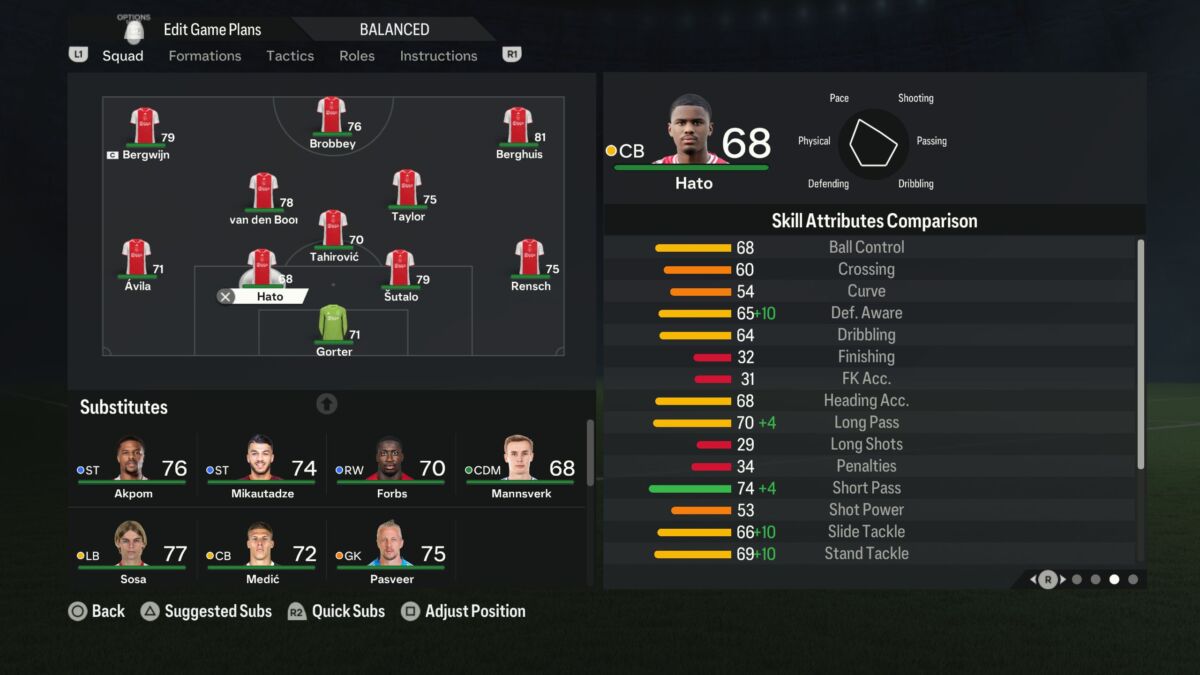Screen dimensions: 1200x675
Task: Select midfielder Taylor in the lineup
Action: coord(407,191)
